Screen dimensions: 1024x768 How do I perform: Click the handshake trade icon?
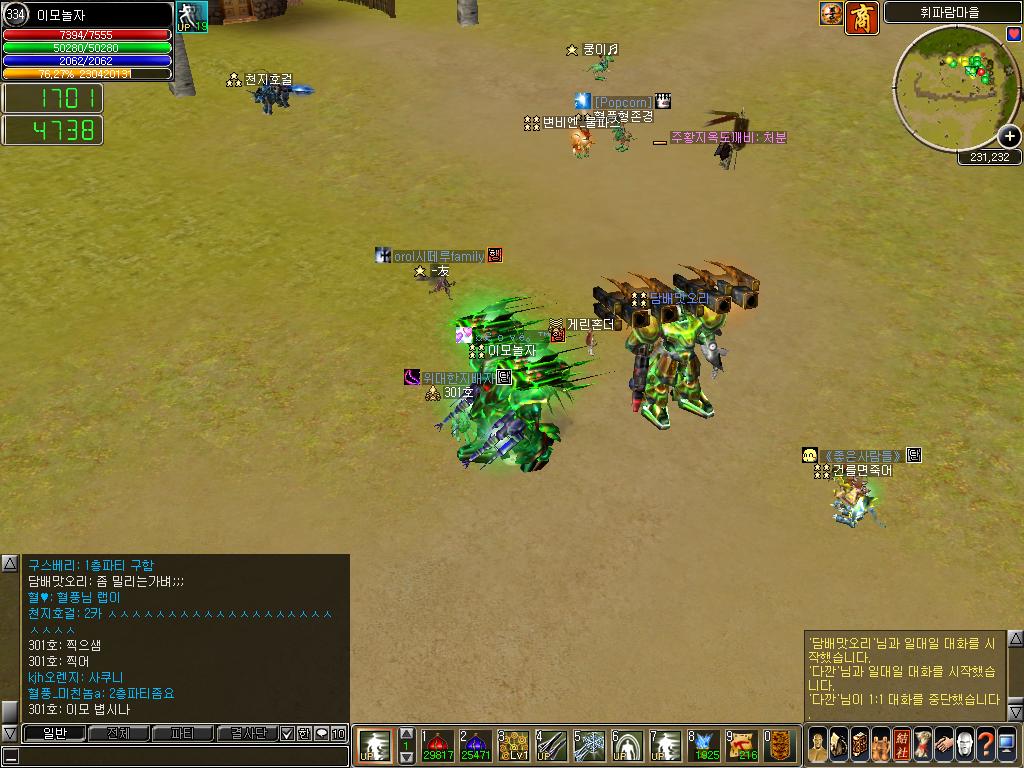click(x=943, y=745)
